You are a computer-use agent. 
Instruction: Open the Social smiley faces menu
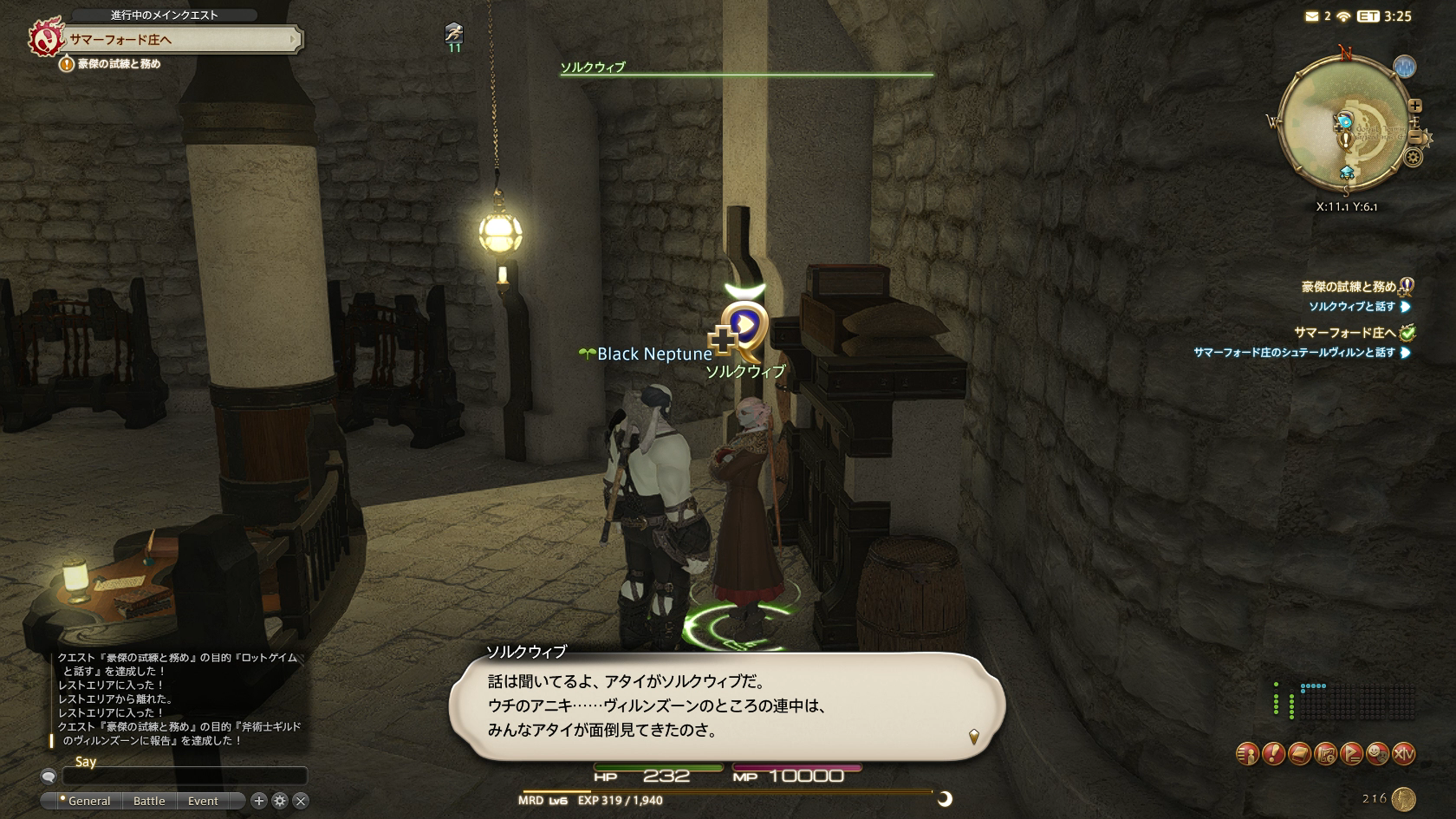(1377, 754)
